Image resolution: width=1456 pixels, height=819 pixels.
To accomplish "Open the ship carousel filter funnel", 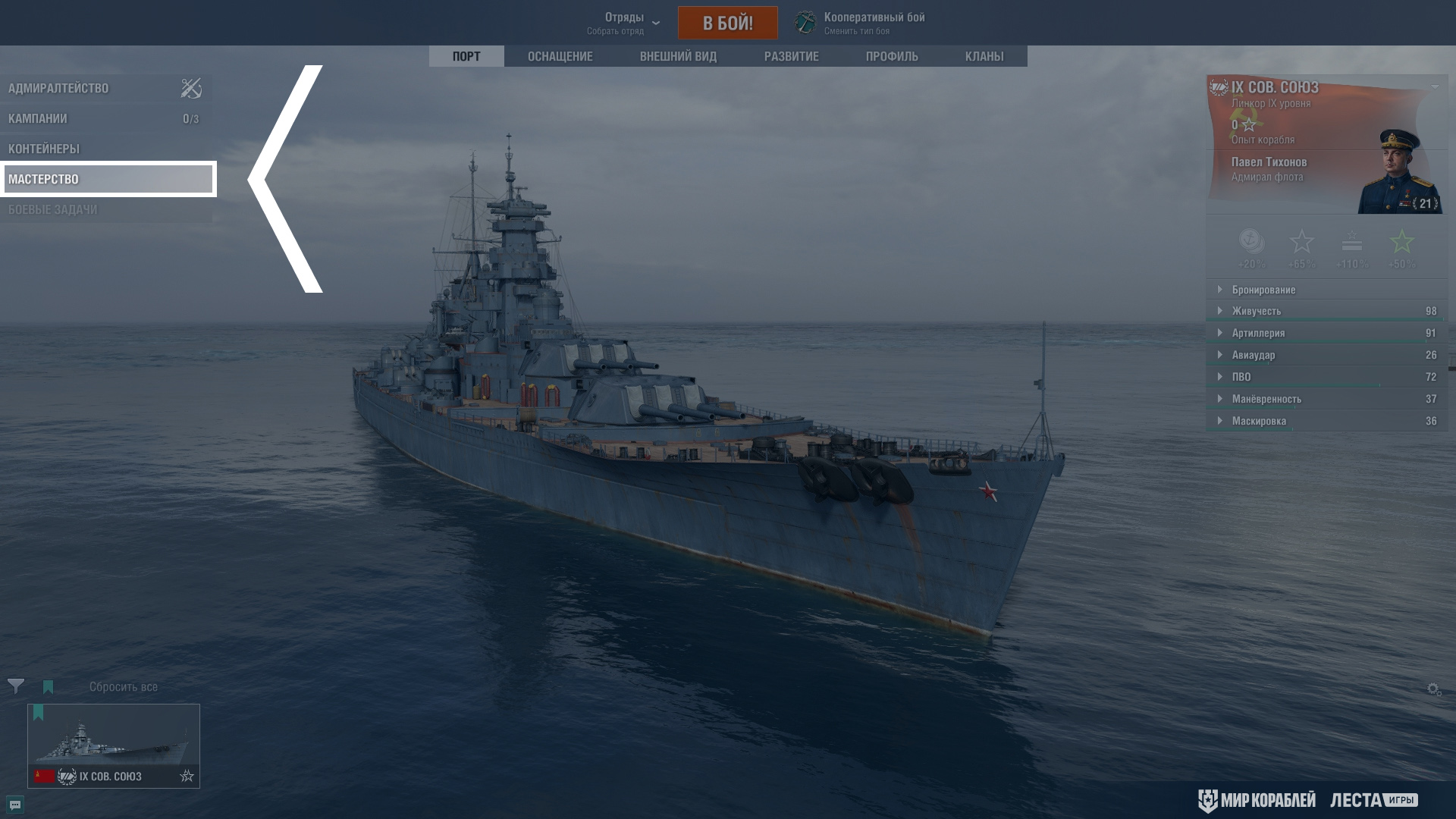I will tap(16, 686).
